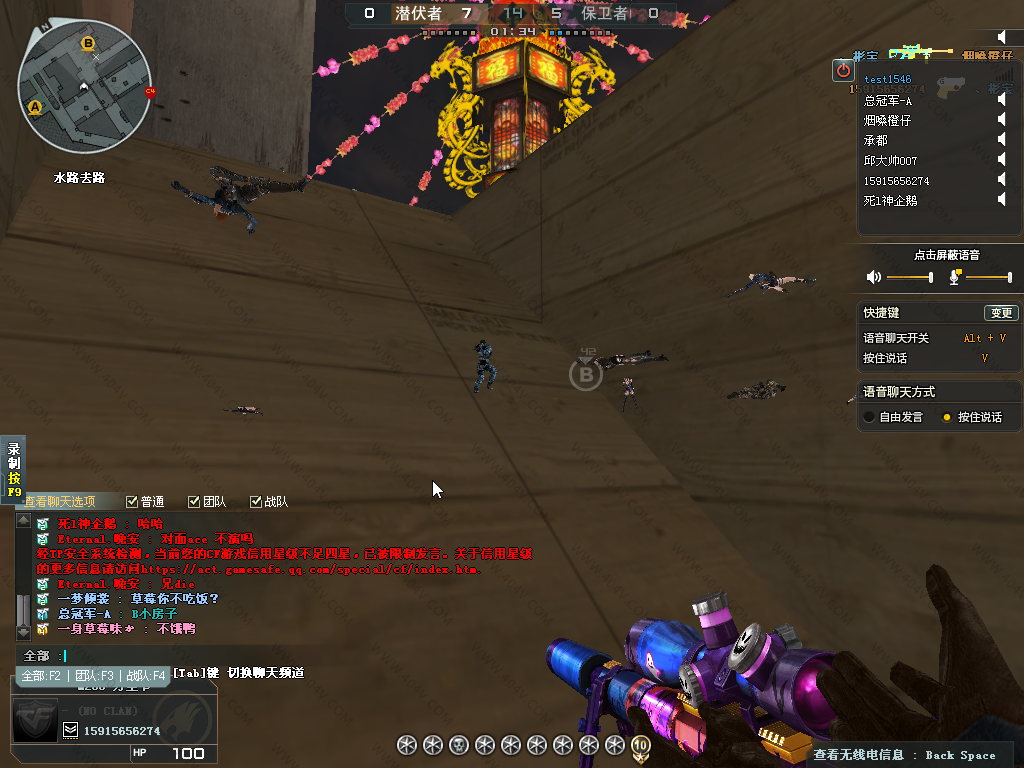The image size is (1024, 768).
Task: Select player test1546 in voice list
Action: pos(888,79)
